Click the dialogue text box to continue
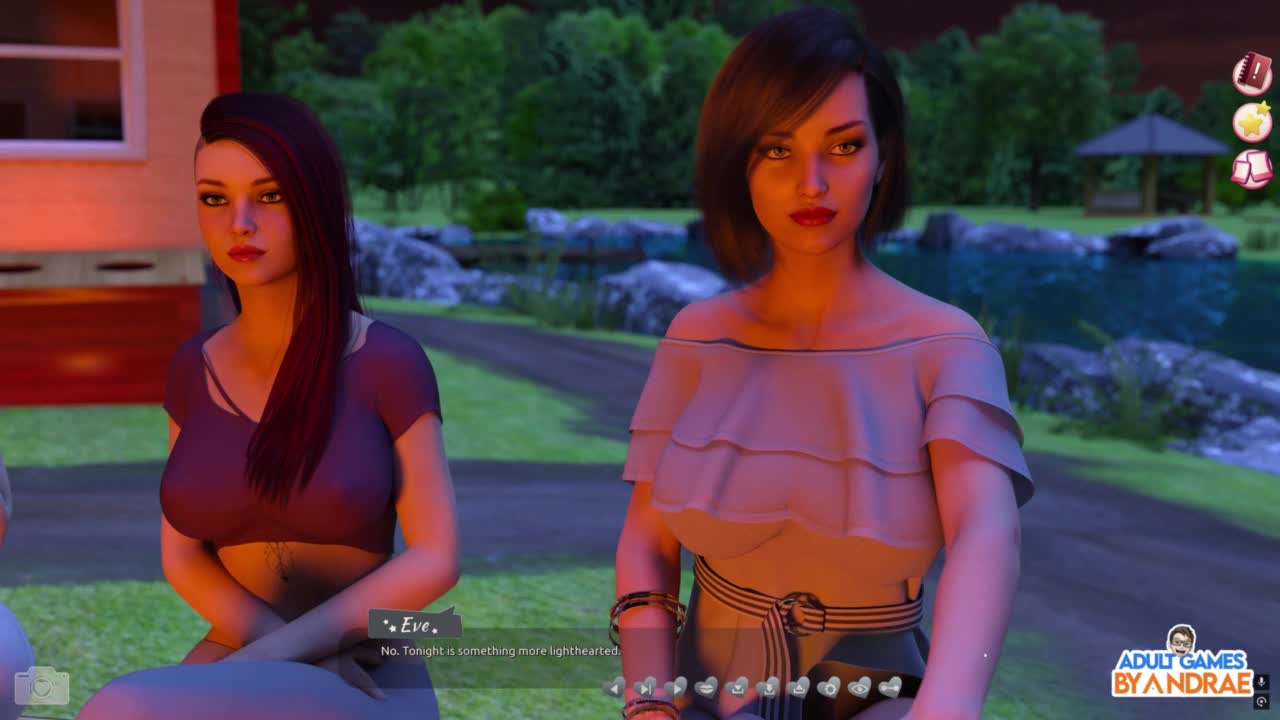1280x720 pixels. pos(500,651)
